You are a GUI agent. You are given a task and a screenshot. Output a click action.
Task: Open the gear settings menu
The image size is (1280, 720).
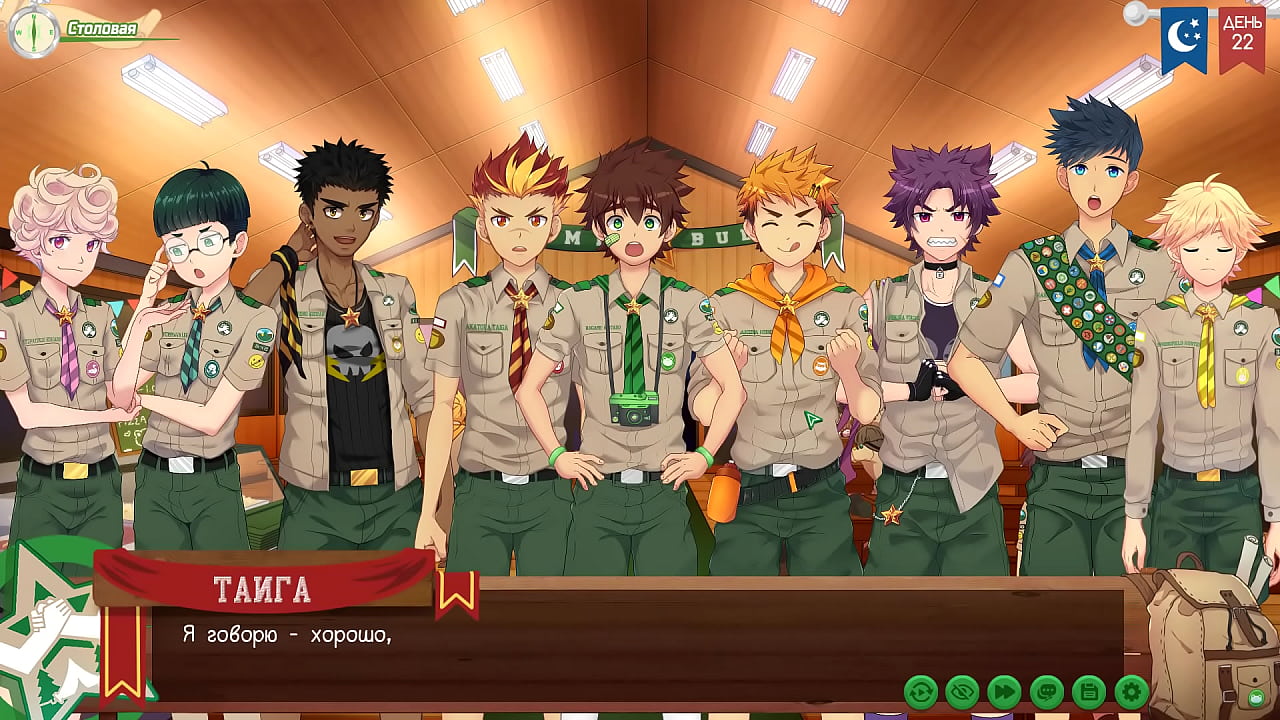(x=1131, y=691)
